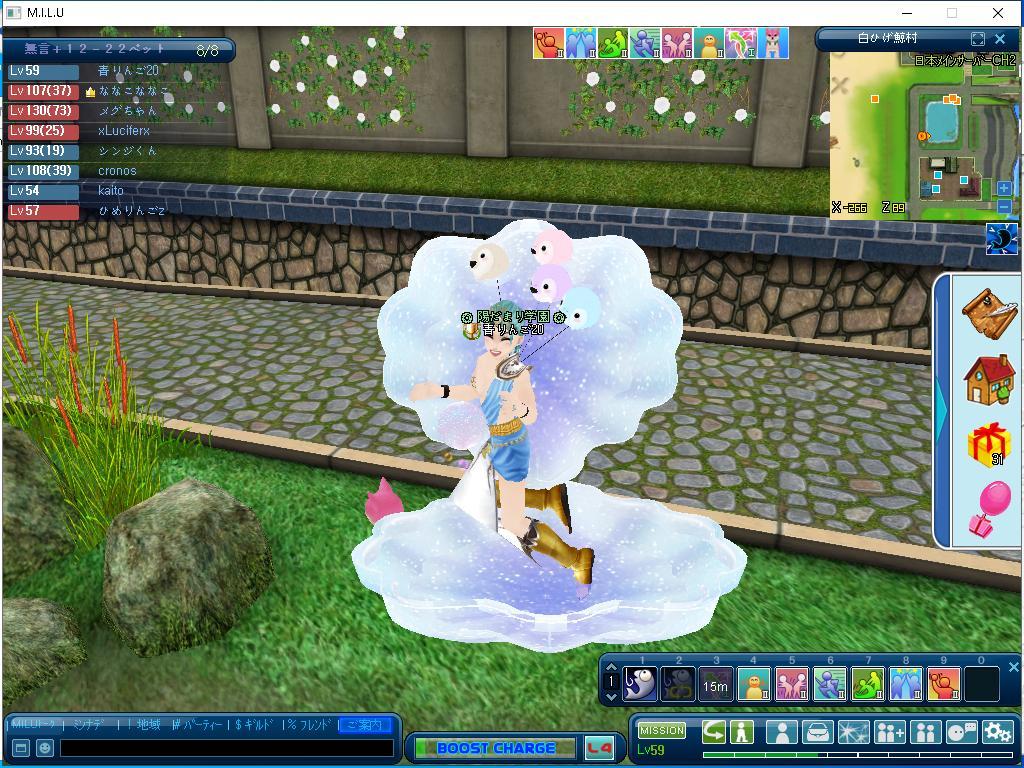Click the pink balloon icon
Viewport: 1024px width, 768px height.
pos(989,510)
